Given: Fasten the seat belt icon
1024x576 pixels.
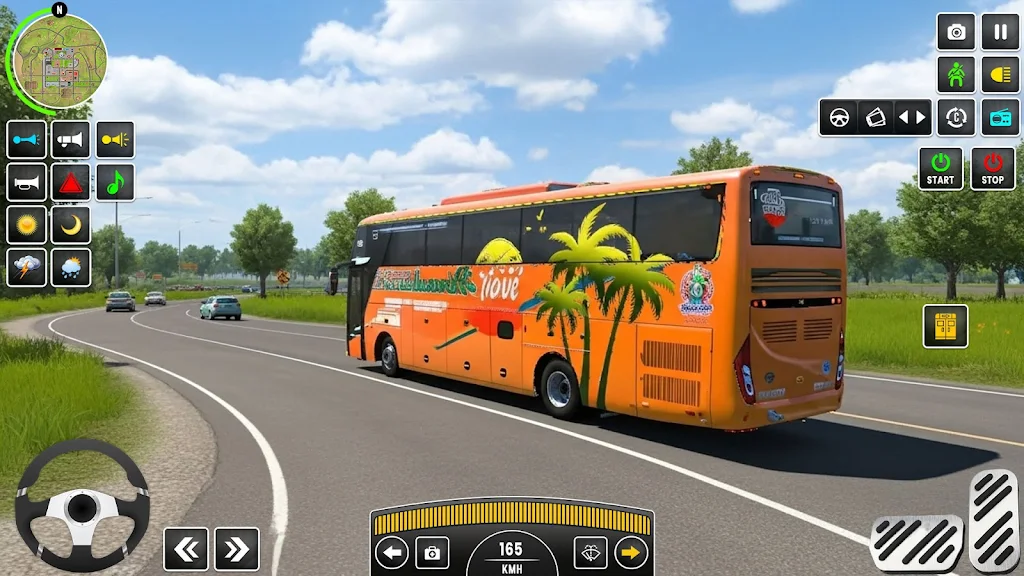Looking at the screenshot, I should (x=956, y=75).
